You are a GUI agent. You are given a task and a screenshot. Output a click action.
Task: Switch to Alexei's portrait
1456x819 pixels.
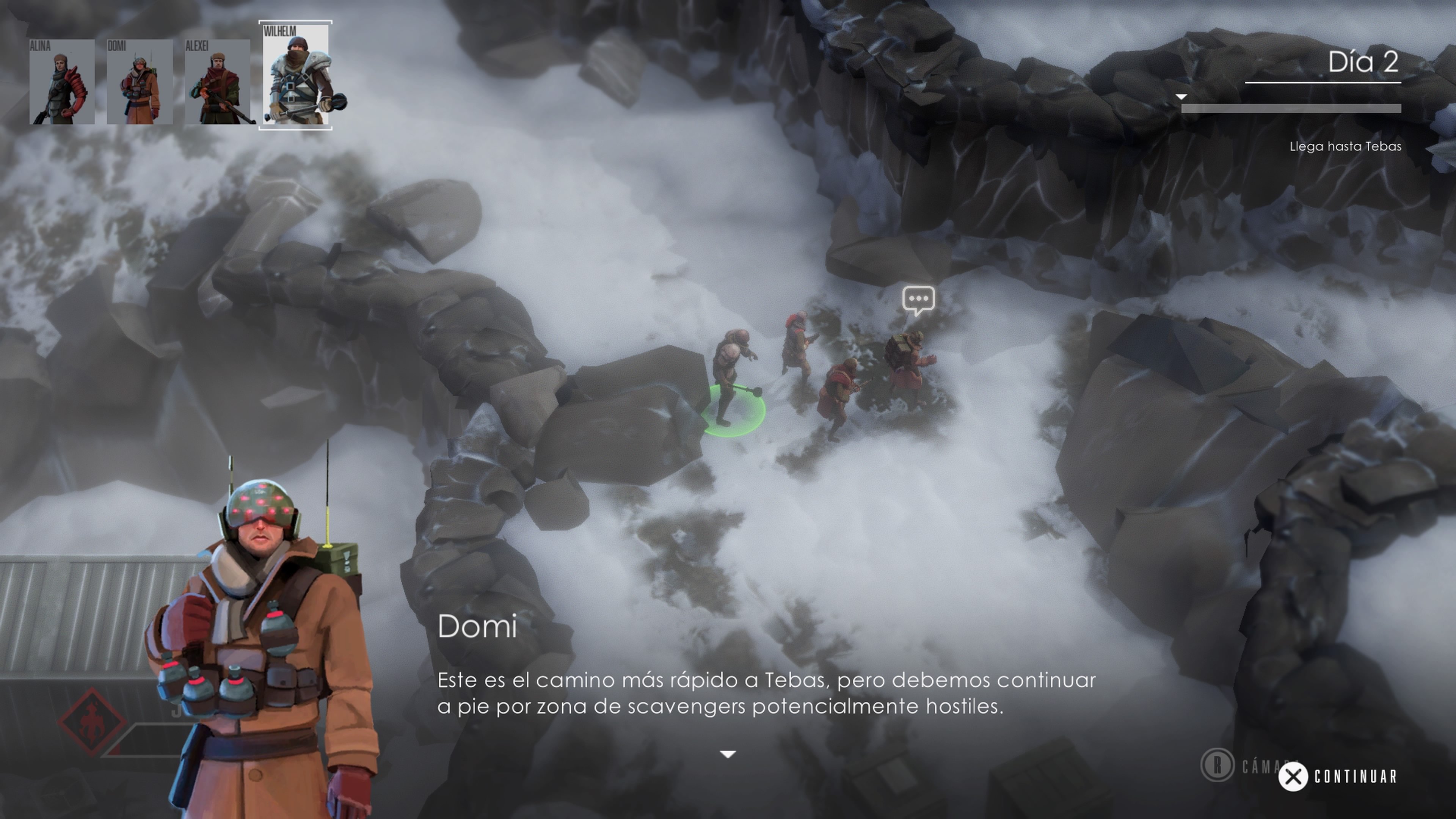(217, 82)
